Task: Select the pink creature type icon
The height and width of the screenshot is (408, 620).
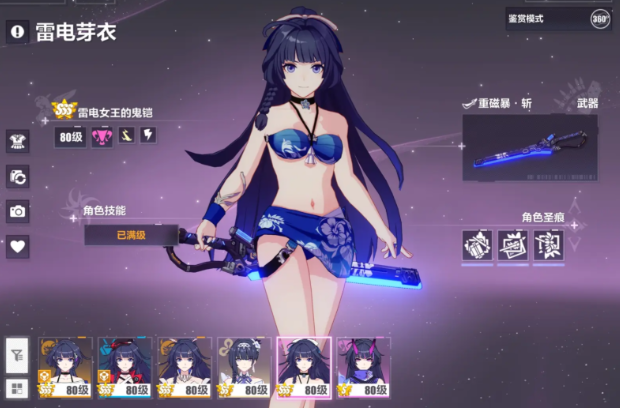Action: coord(101,135)
